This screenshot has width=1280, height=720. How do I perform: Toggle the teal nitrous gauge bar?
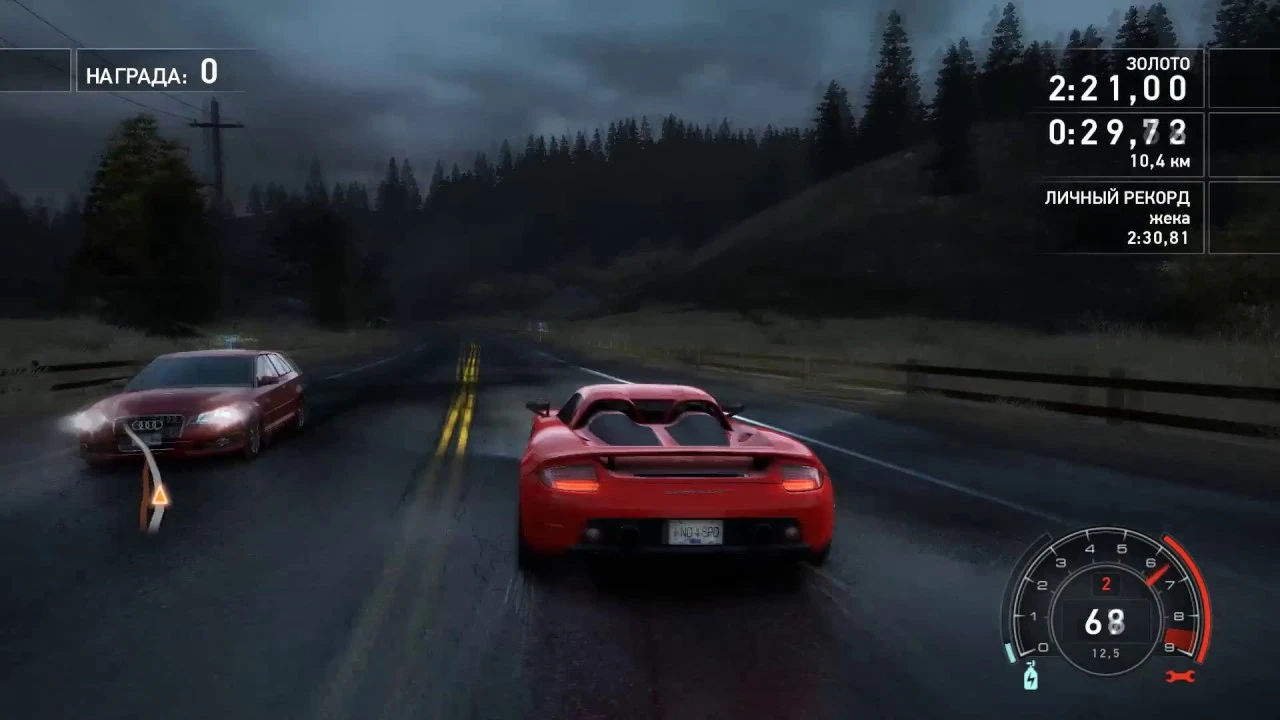1008,650
